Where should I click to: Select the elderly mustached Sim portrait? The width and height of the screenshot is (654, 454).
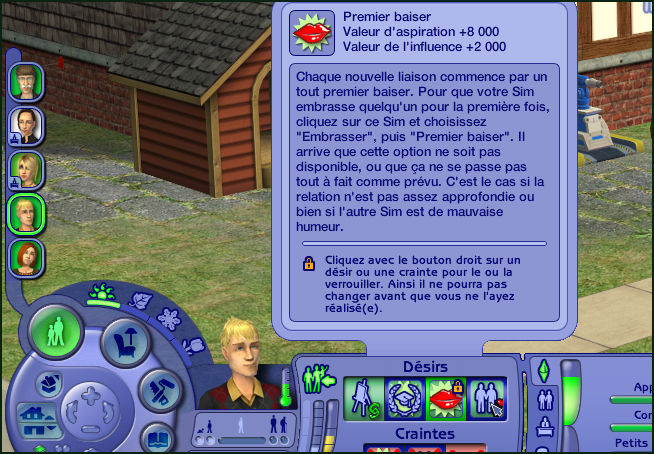pos(24,79)
